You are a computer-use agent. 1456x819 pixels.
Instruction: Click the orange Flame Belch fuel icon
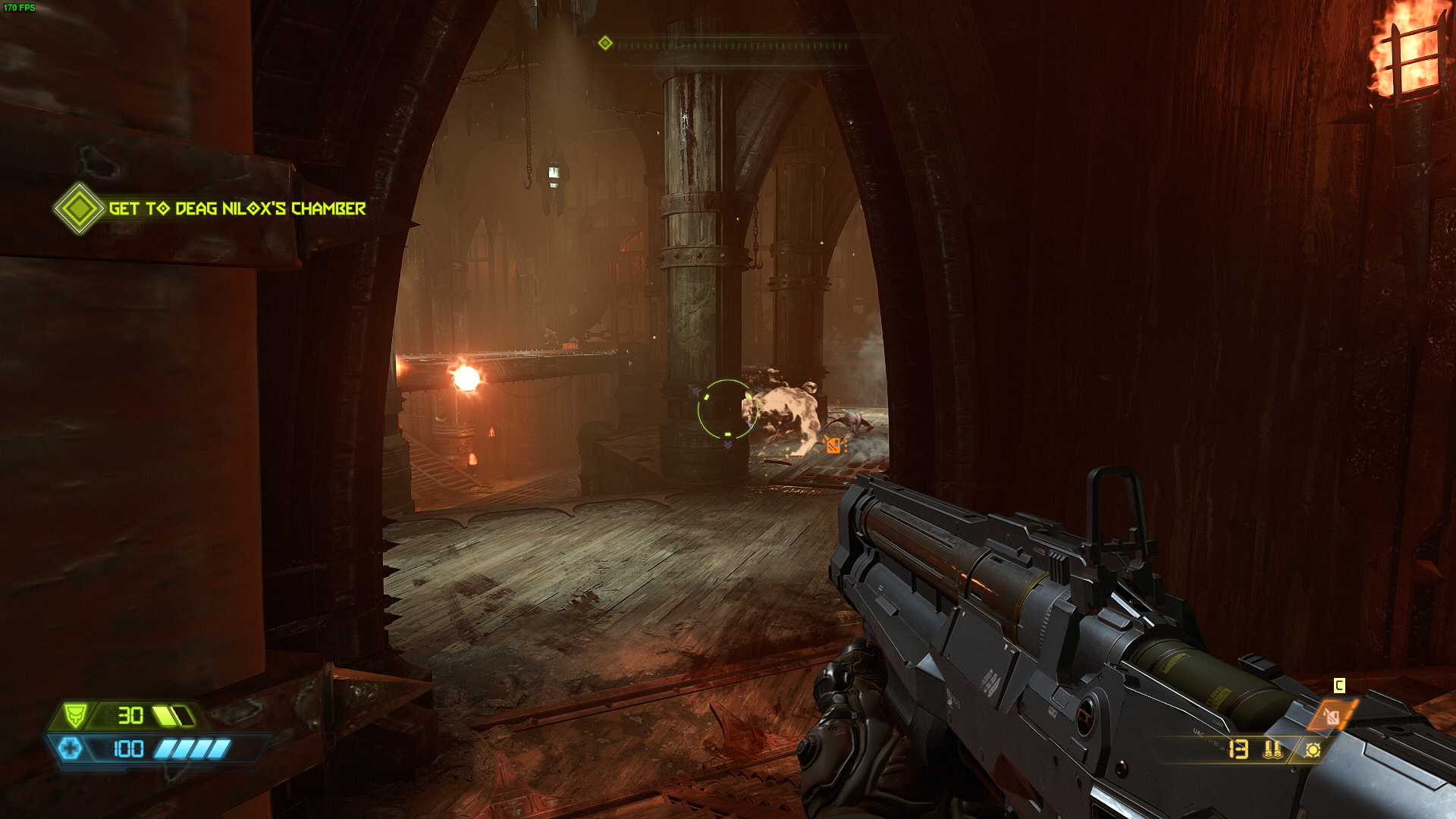(x=1332, y=716)
